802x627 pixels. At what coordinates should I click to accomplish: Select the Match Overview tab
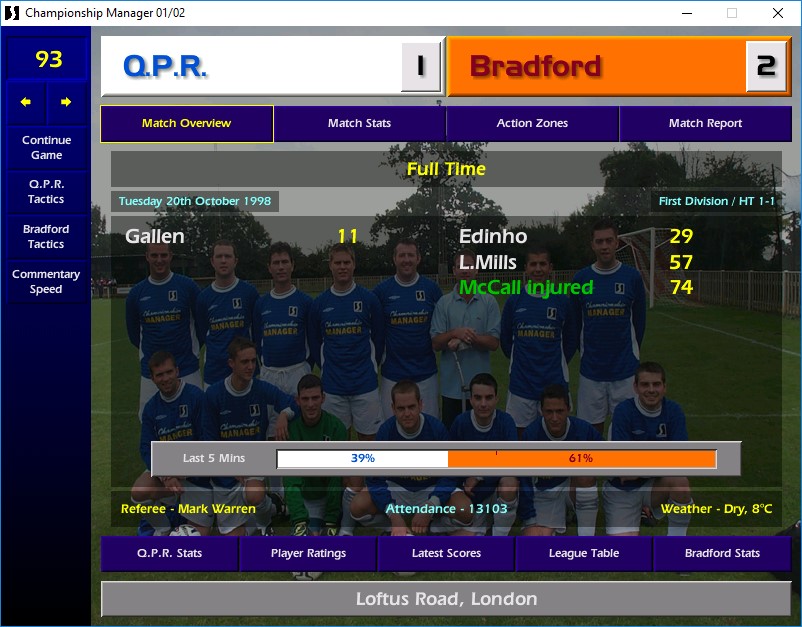tap(186, 124)
